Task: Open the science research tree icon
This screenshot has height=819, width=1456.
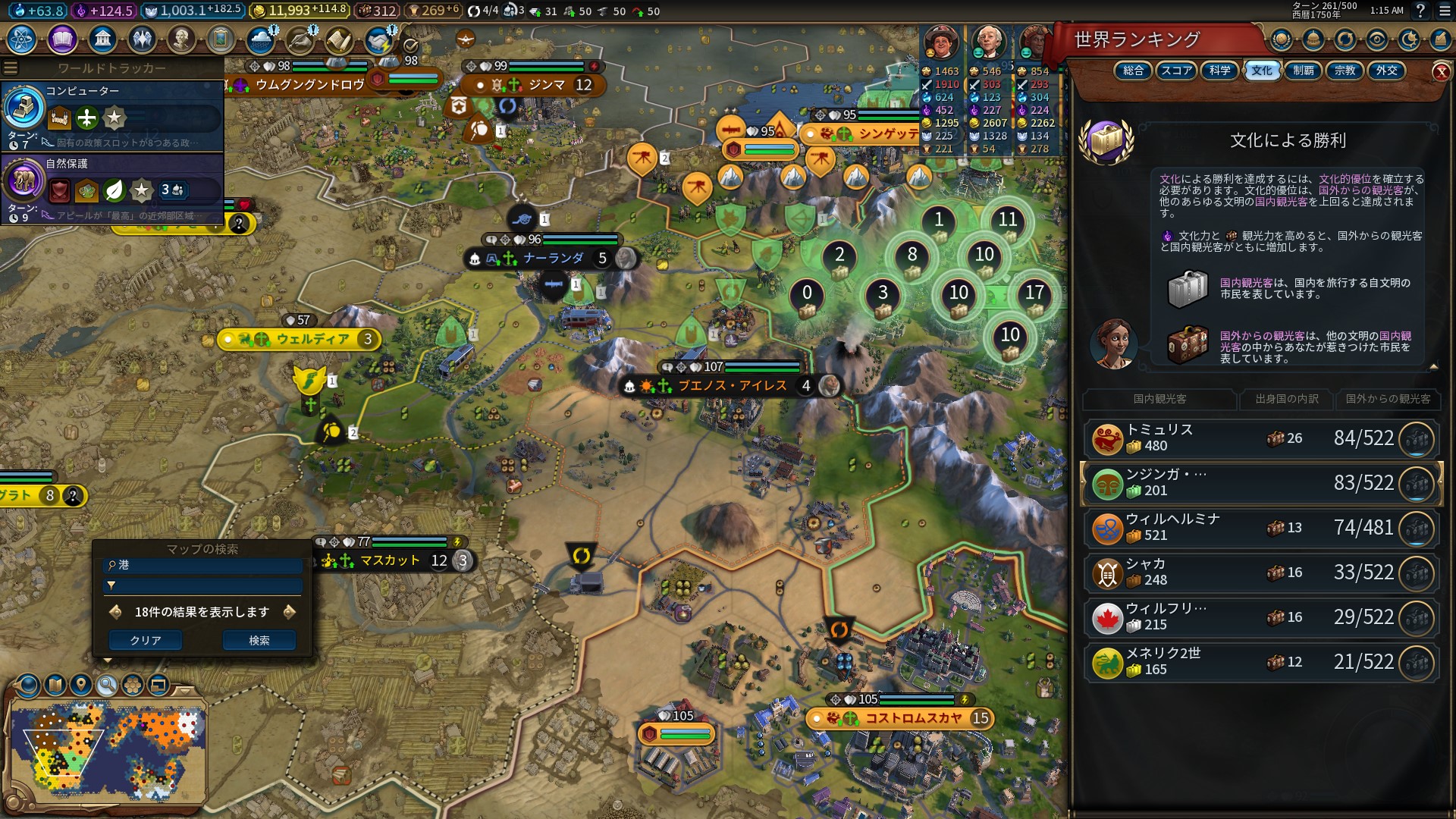Action: (x=21, y=39)
